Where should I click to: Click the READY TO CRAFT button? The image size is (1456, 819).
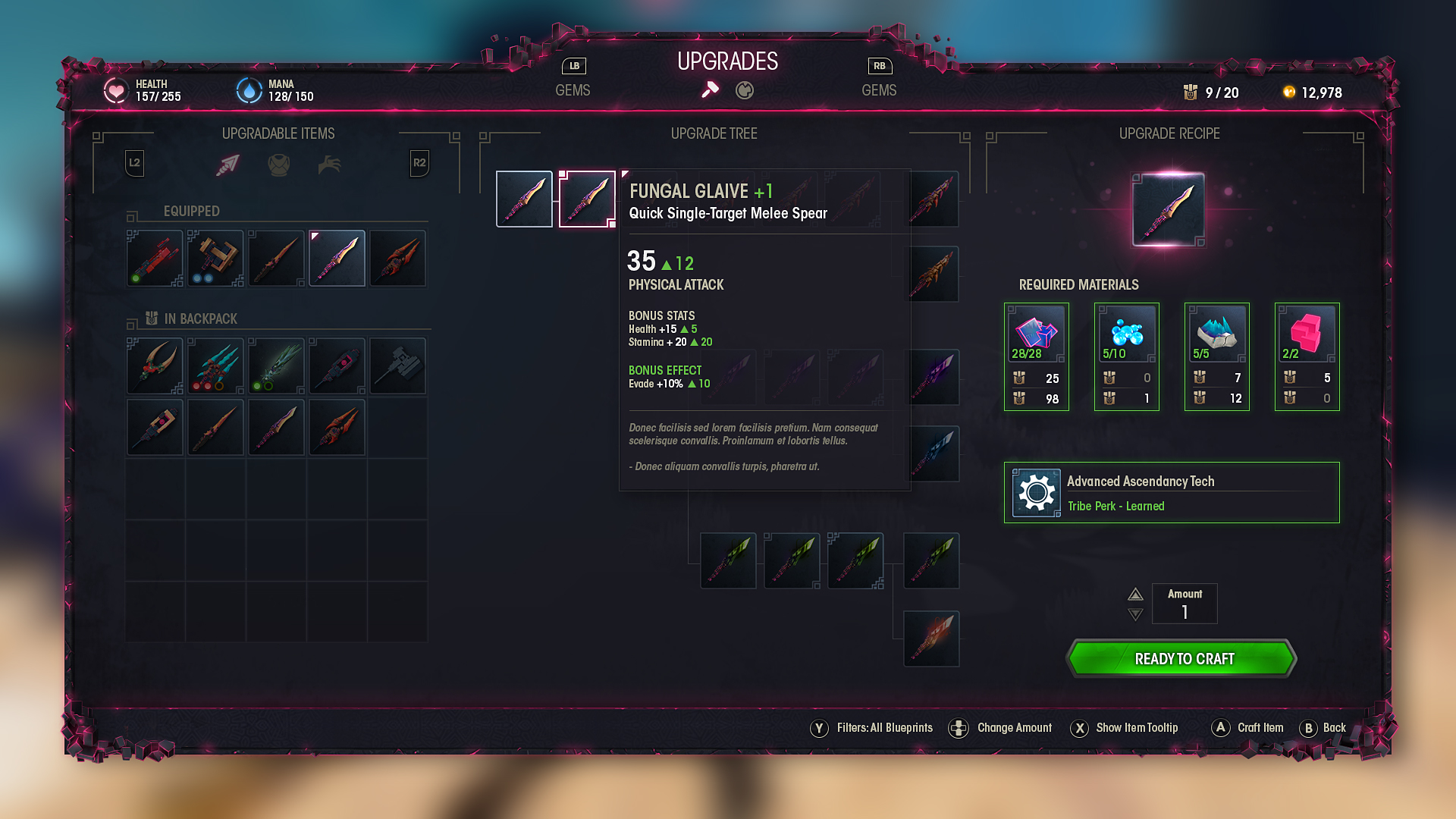click(x=1183, y=658)
